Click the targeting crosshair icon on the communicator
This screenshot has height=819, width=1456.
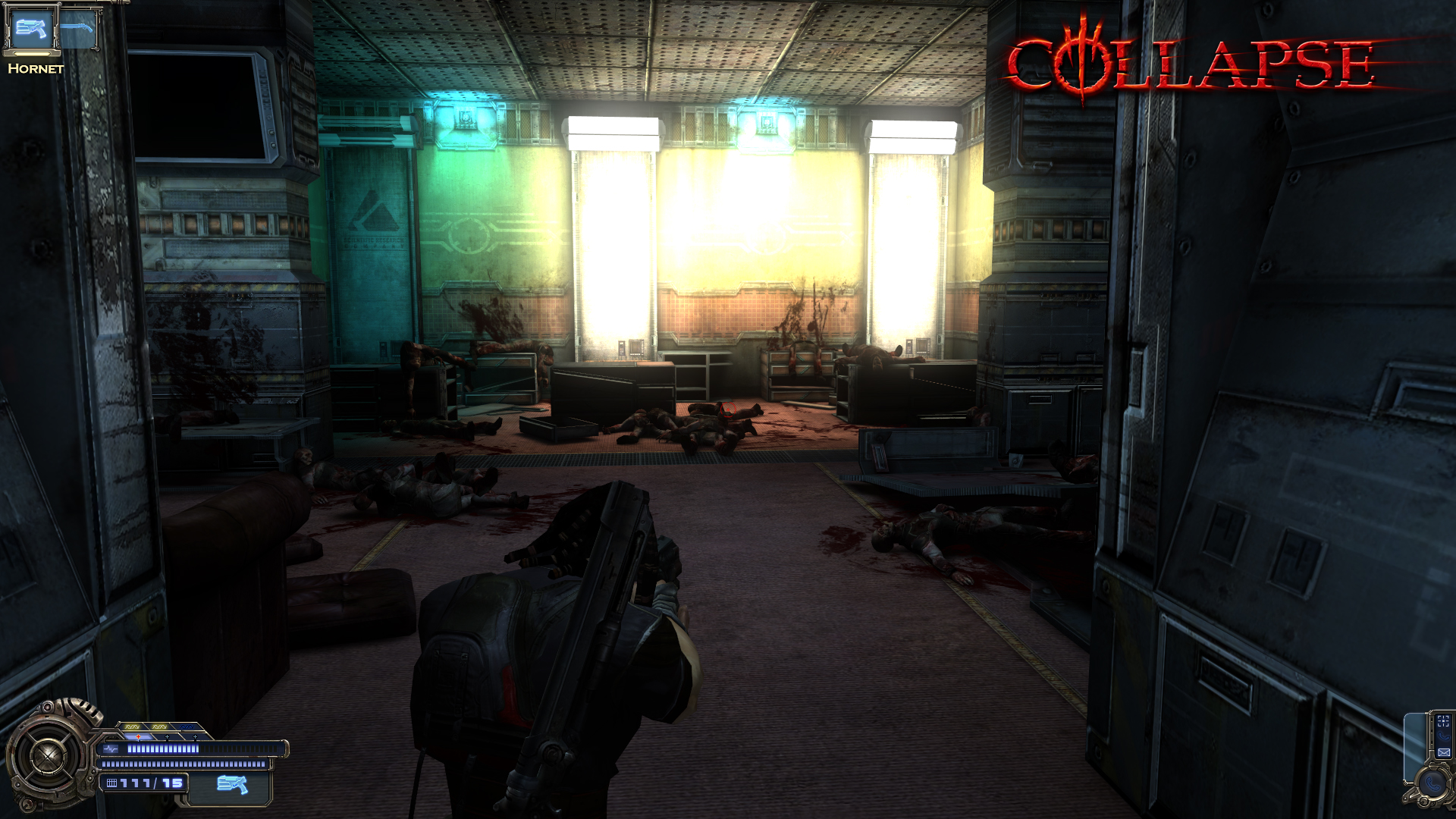(1442, 720)
